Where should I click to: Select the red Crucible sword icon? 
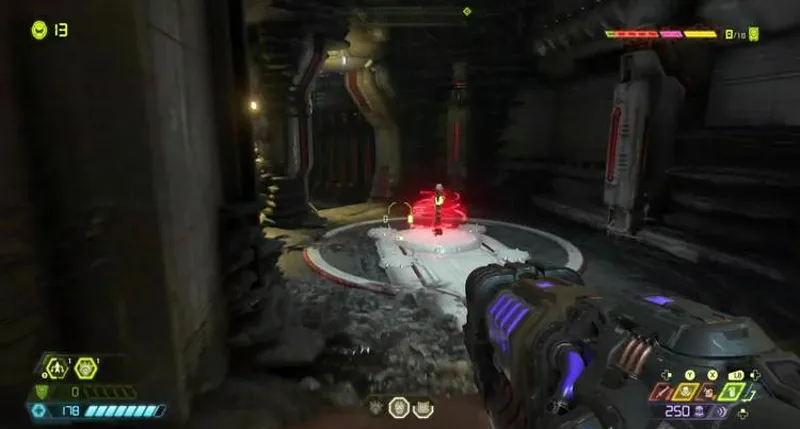661,391
